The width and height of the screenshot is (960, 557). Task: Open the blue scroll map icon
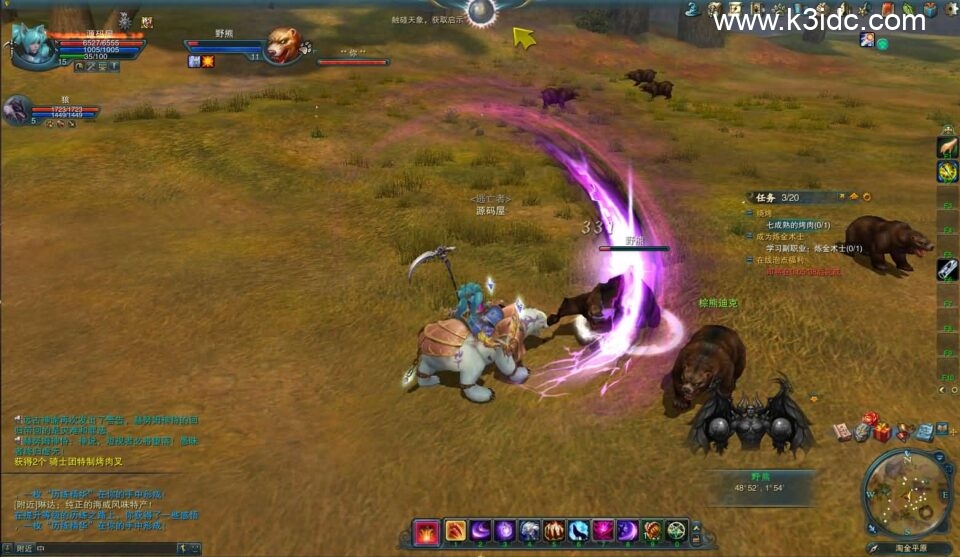click(925, 431)
